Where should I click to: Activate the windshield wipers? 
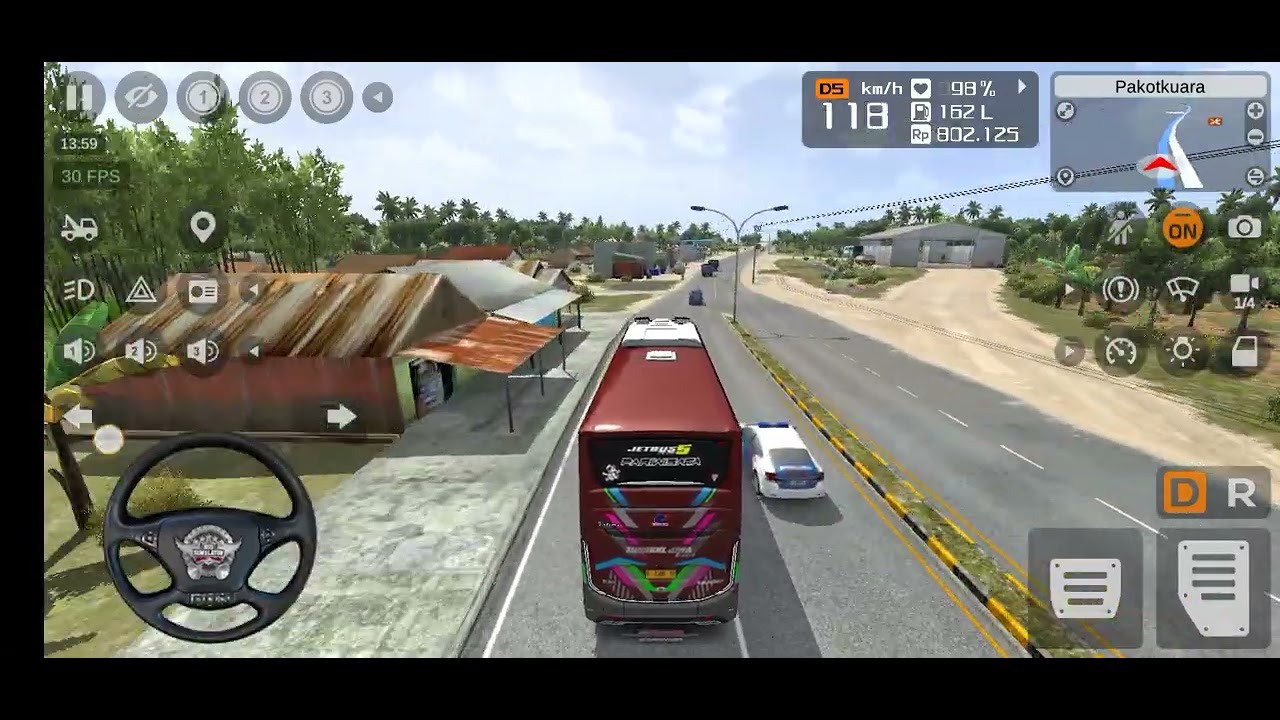point(1182,290)
